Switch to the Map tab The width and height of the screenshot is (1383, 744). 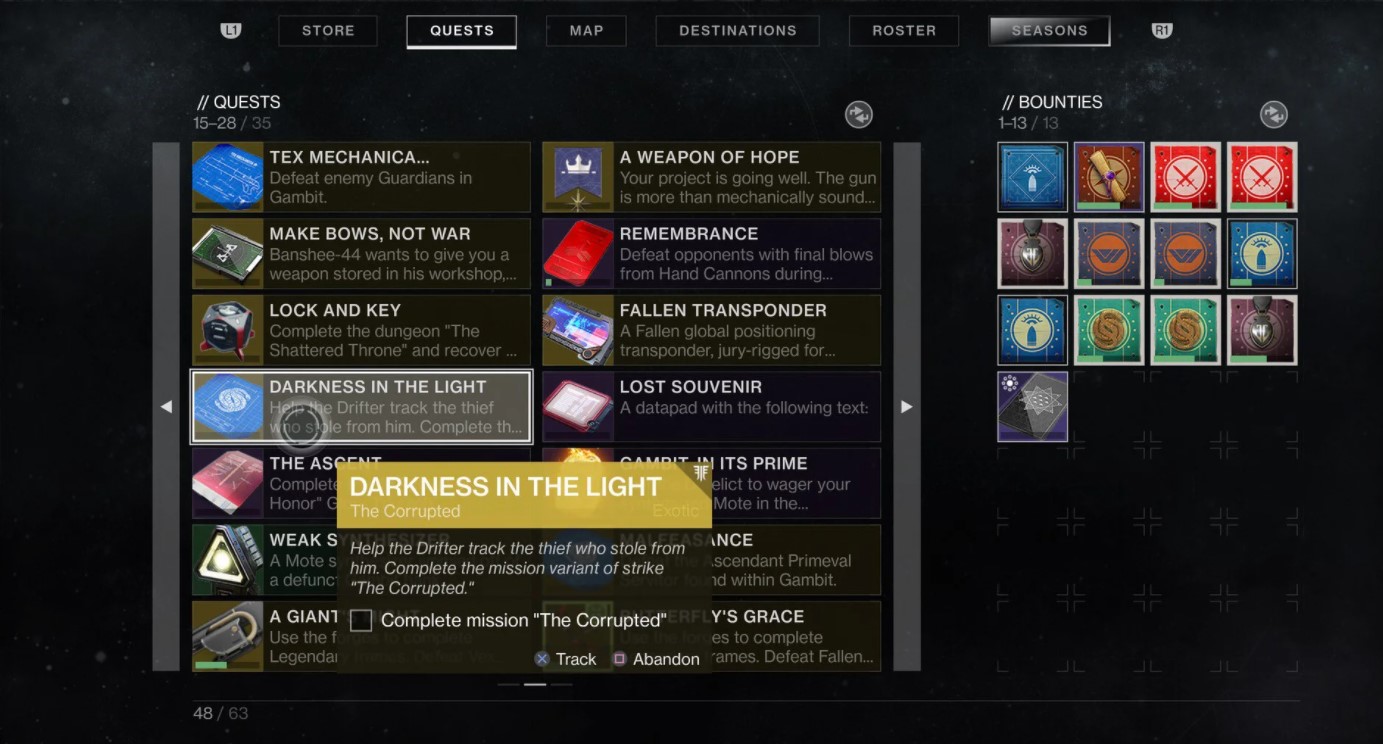pos(586,31)
